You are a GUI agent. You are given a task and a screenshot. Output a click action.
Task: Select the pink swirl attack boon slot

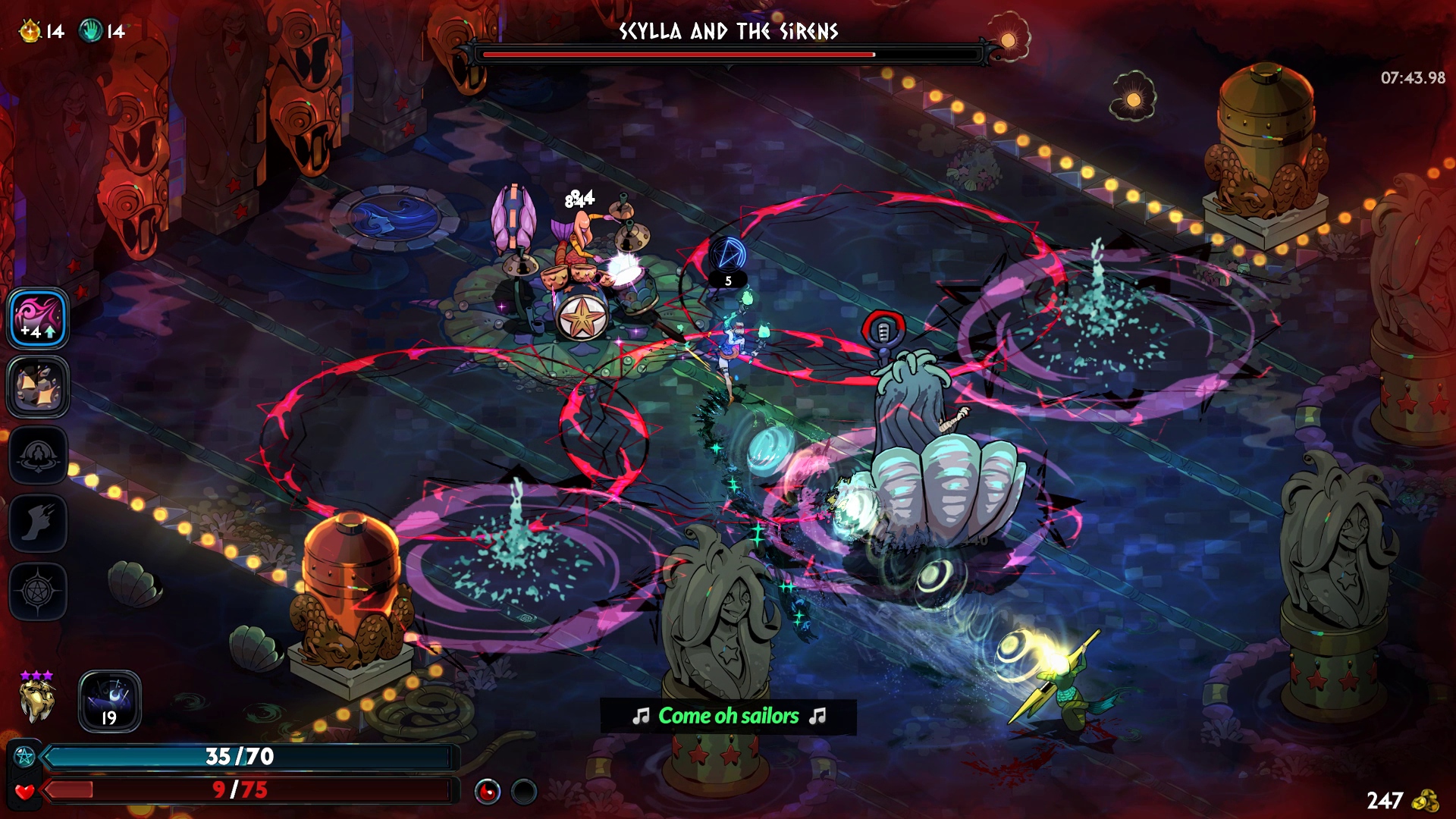click(x=38, y=318)
